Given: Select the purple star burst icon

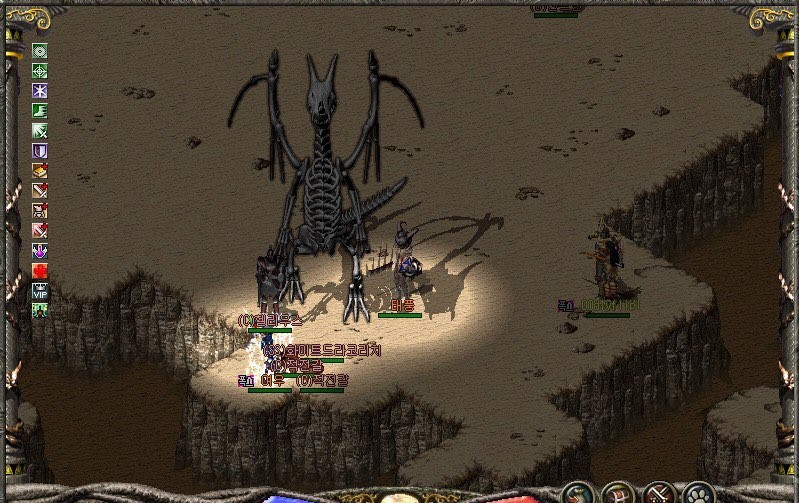Looking at the screenshot, I should coord(40,91).
